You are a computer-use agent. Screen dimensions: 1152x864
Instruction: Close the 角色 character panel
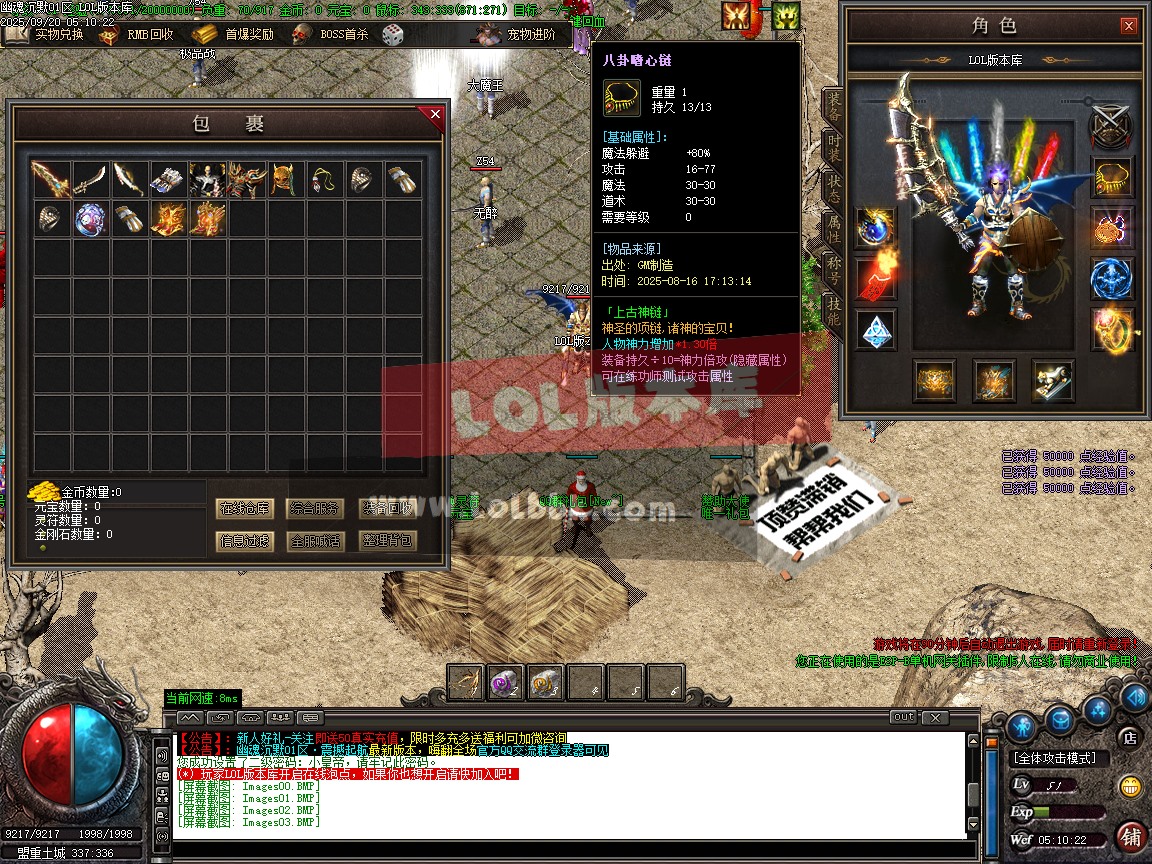coord(1128,26)
